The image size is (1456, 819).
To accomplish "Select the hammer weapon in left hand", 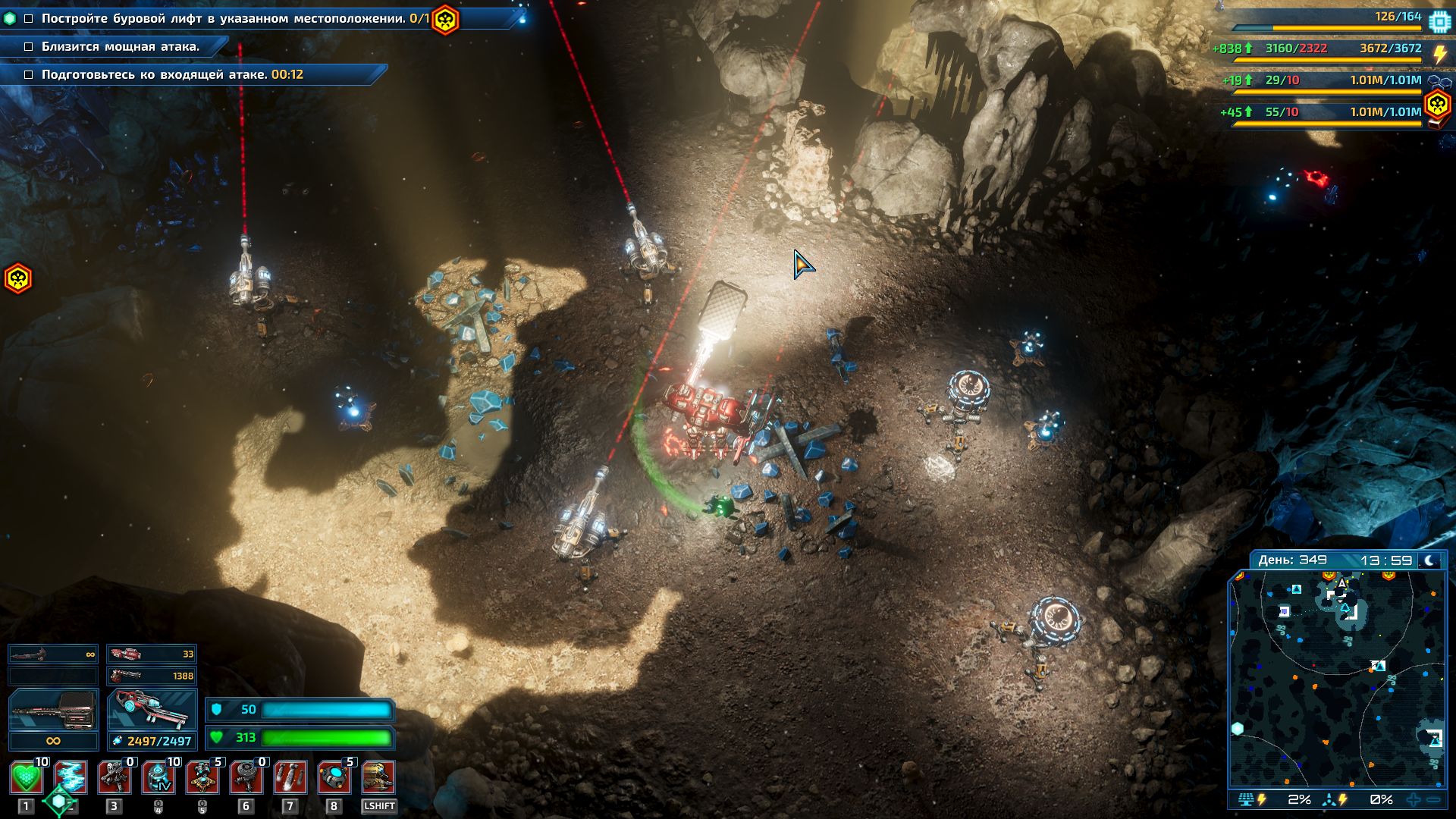I will 53,710.
